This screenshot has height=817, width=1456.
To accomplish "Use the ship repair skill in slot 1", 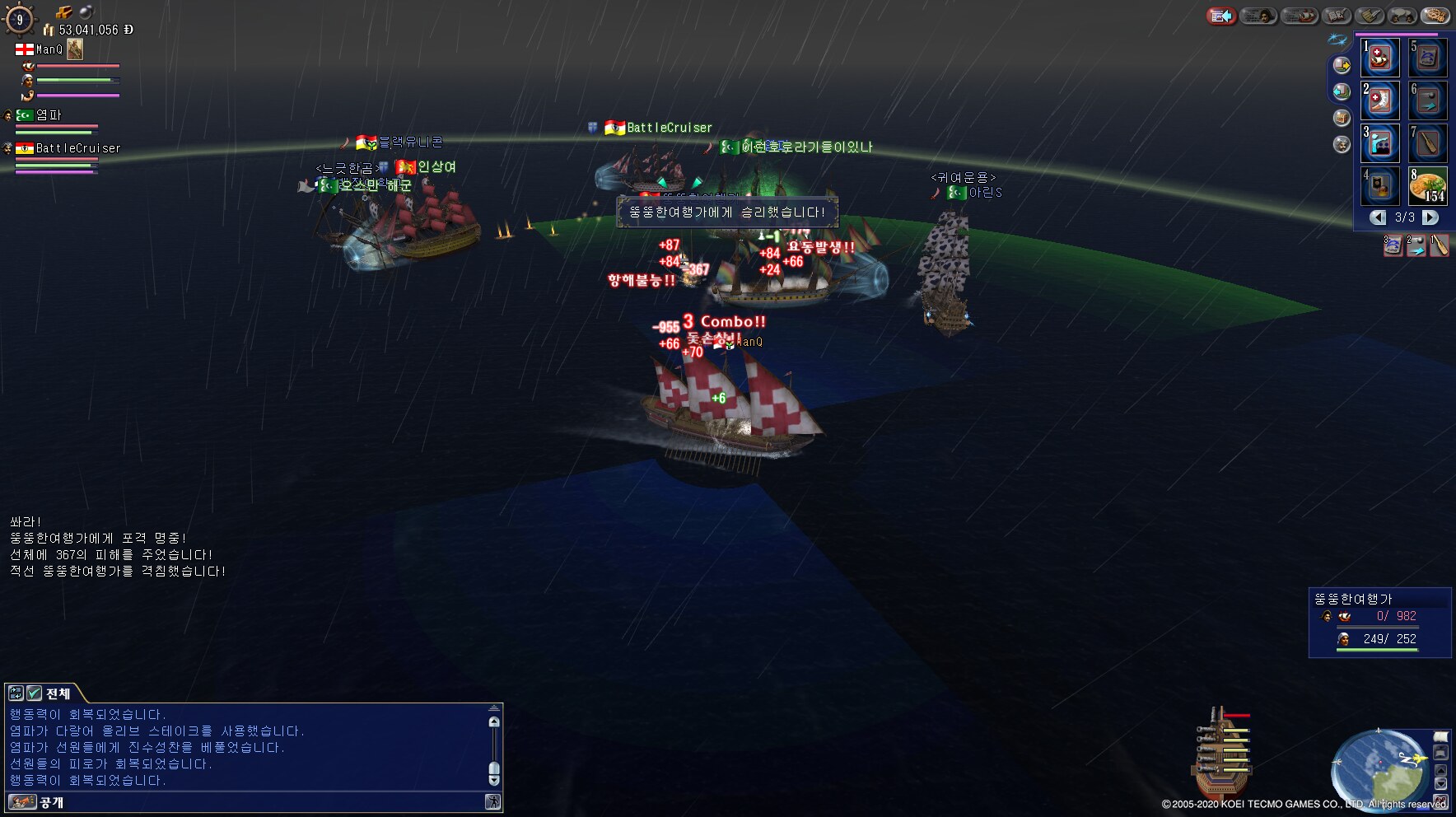I will coord(1380,58).
